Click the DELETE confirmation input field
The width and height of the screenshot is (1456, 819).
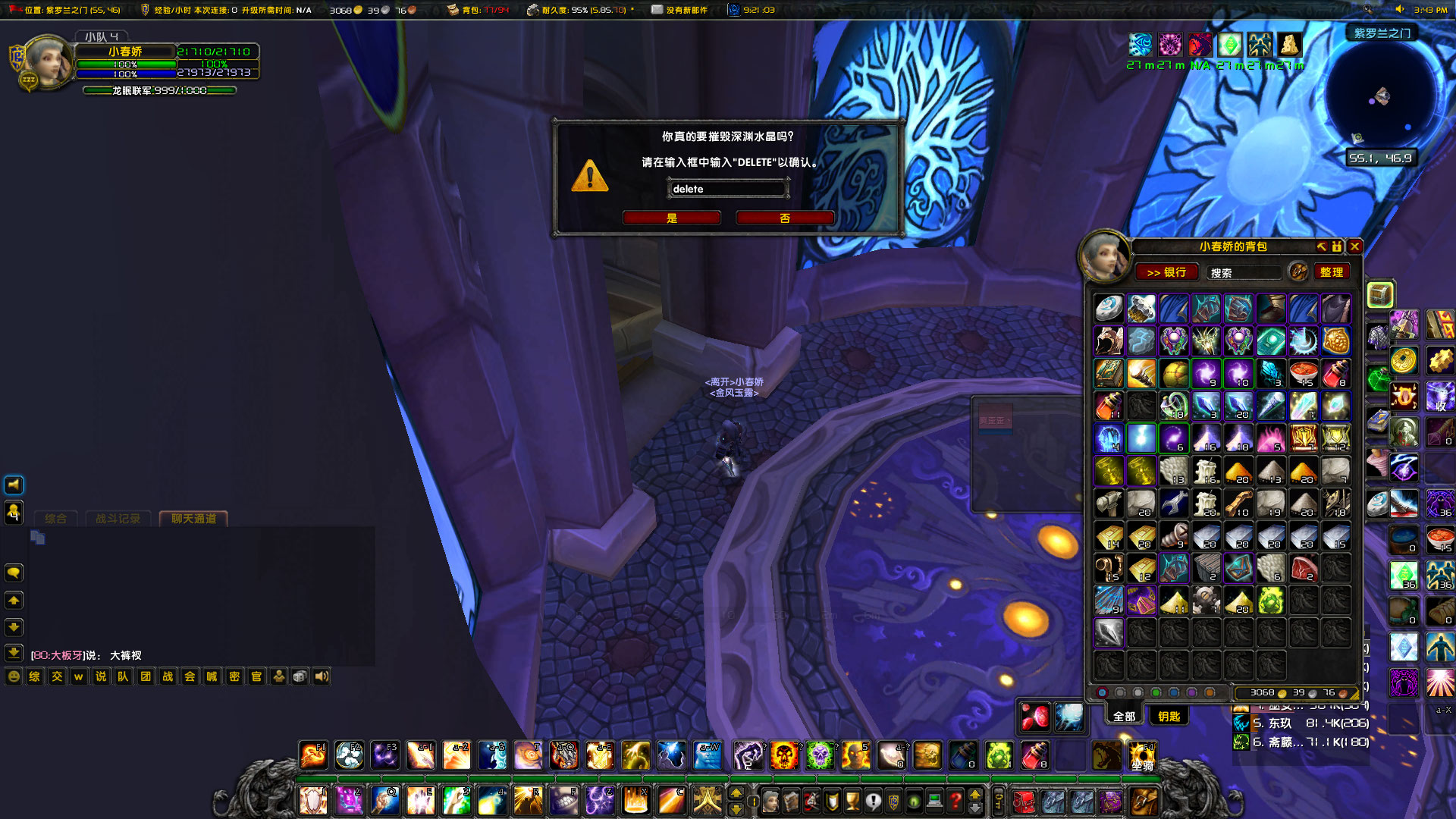[x=726, y=188]
